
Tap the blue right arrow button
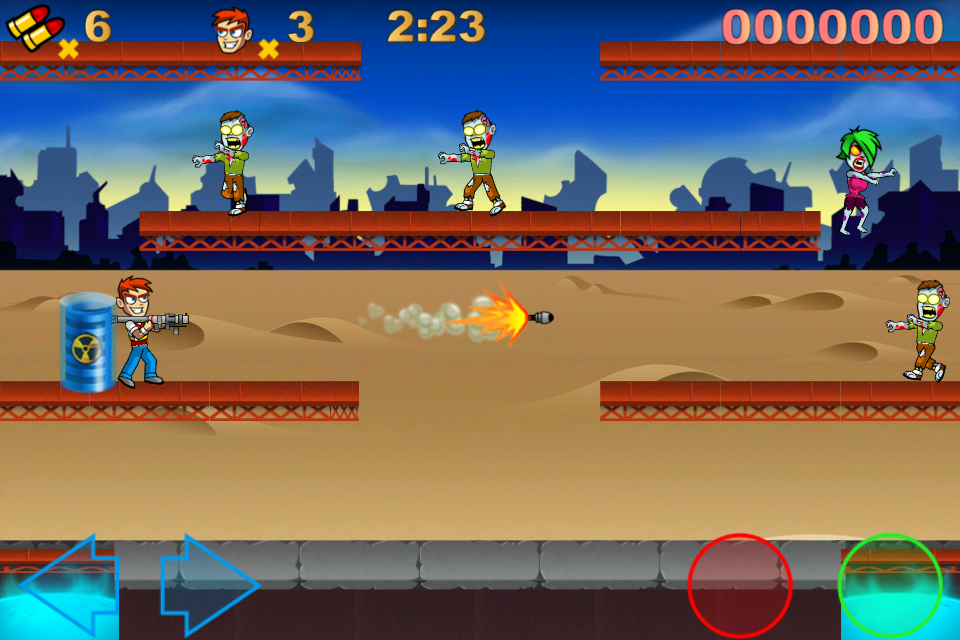(210, 585)
